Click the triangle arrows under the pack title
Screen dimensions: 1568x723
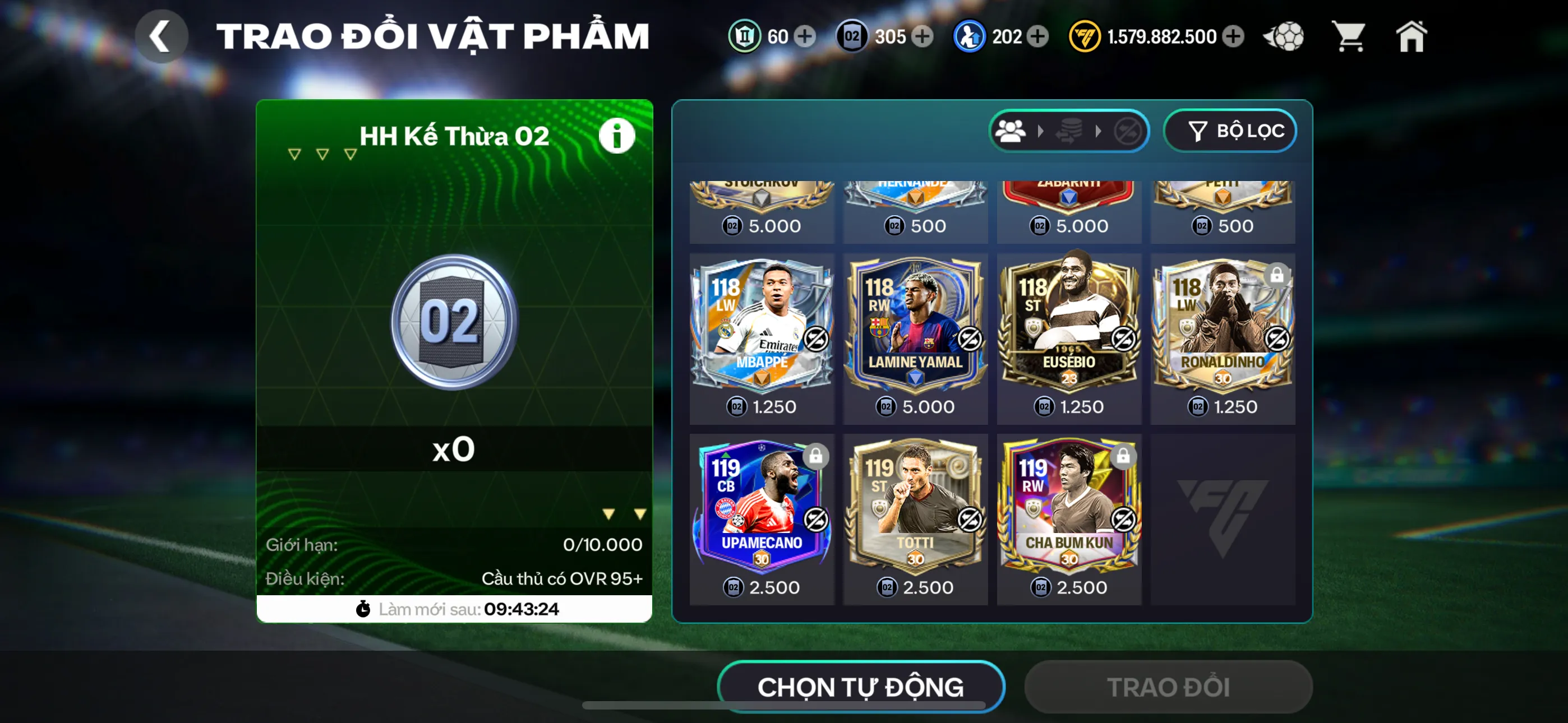(x=321, y=154)
